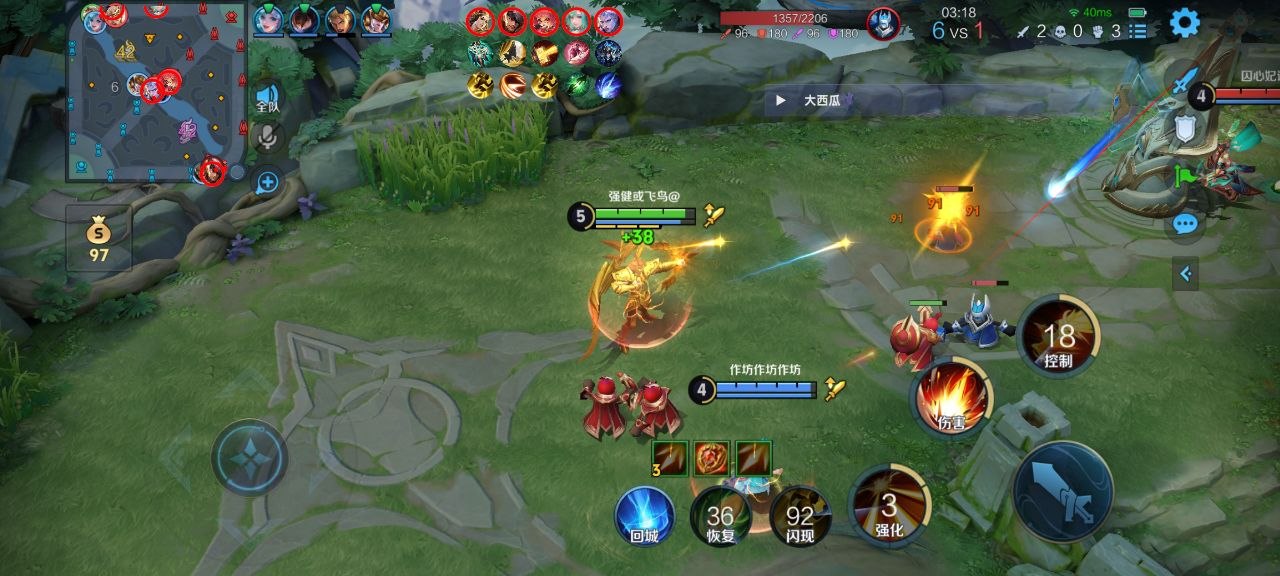Image resolution: width=1280 pixels, height=576 pixels.
Task: Collapse the signal panel arrow
Action: tap(1186, 272)
